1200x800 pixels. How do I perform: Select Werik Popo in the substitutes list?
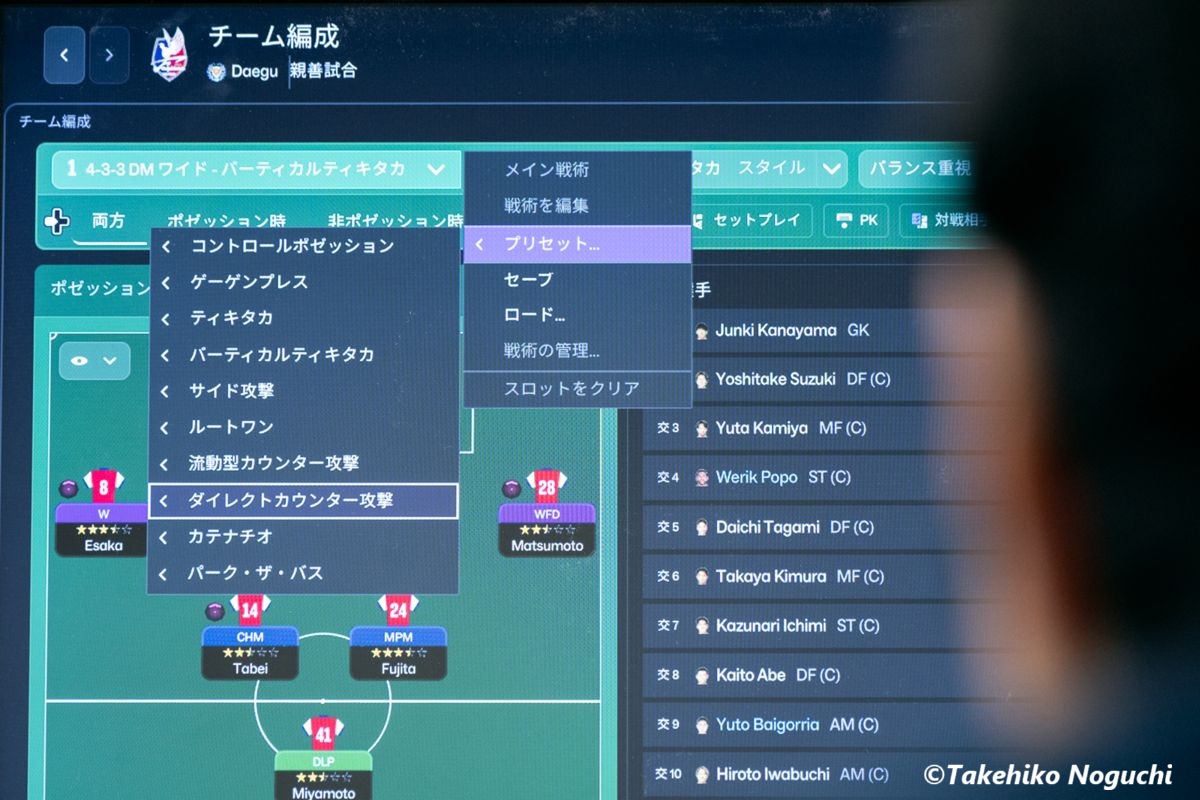coord(756,477)
